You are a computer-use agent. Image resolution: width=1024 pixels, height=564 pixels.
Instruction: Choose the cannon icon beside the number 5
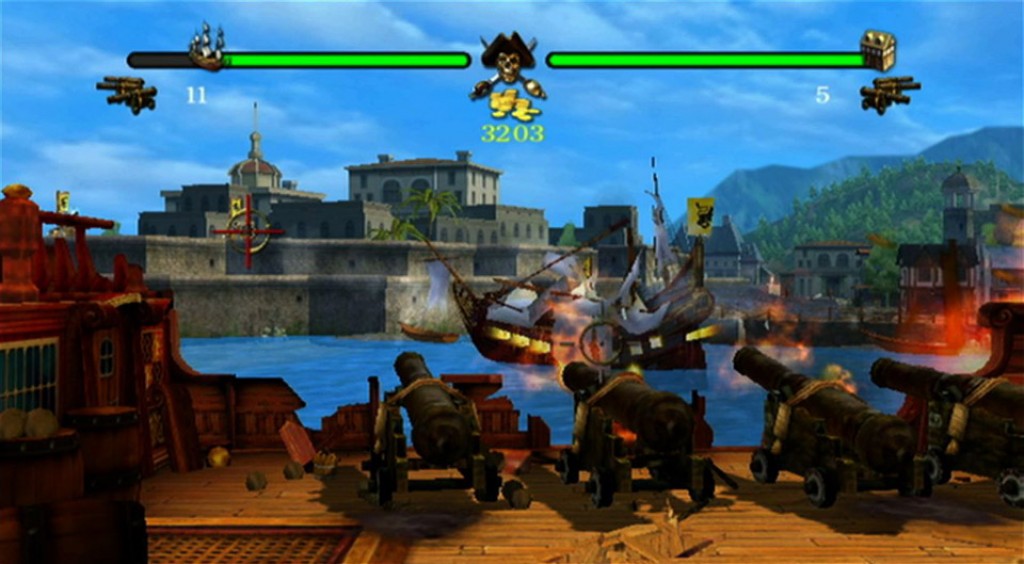coord(889,94)
